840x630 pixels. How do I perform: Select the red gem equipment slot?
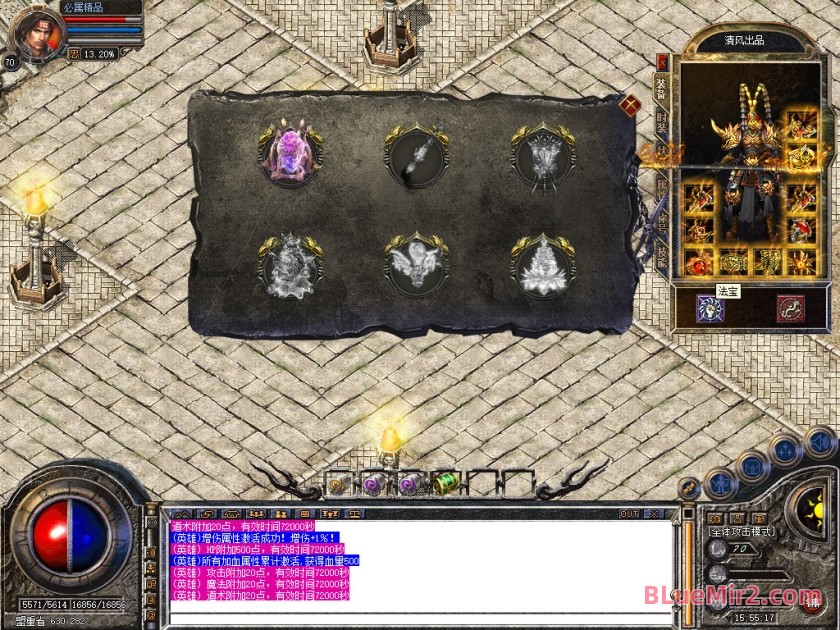tap(698, 262)
